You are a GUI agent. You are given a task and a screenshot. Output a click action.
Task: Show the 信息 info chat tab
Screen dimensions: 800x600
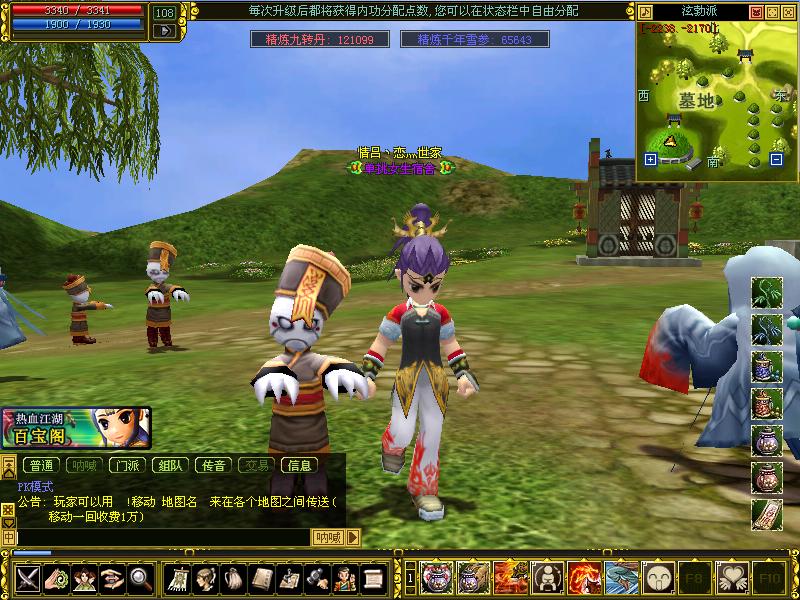coord(299,465)
